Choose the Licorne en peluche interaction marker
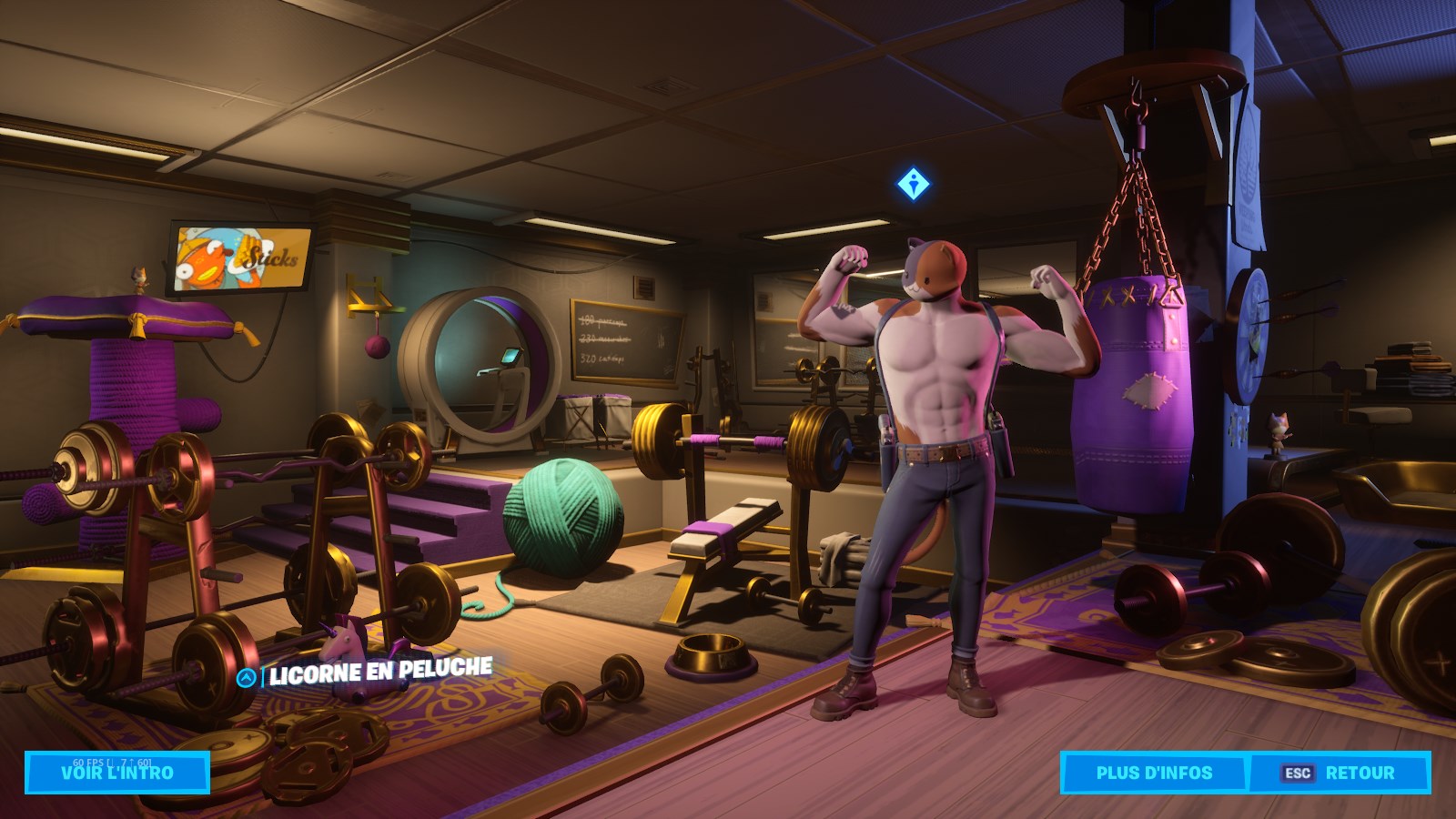The image size is (1456, 819). point(246,678)
